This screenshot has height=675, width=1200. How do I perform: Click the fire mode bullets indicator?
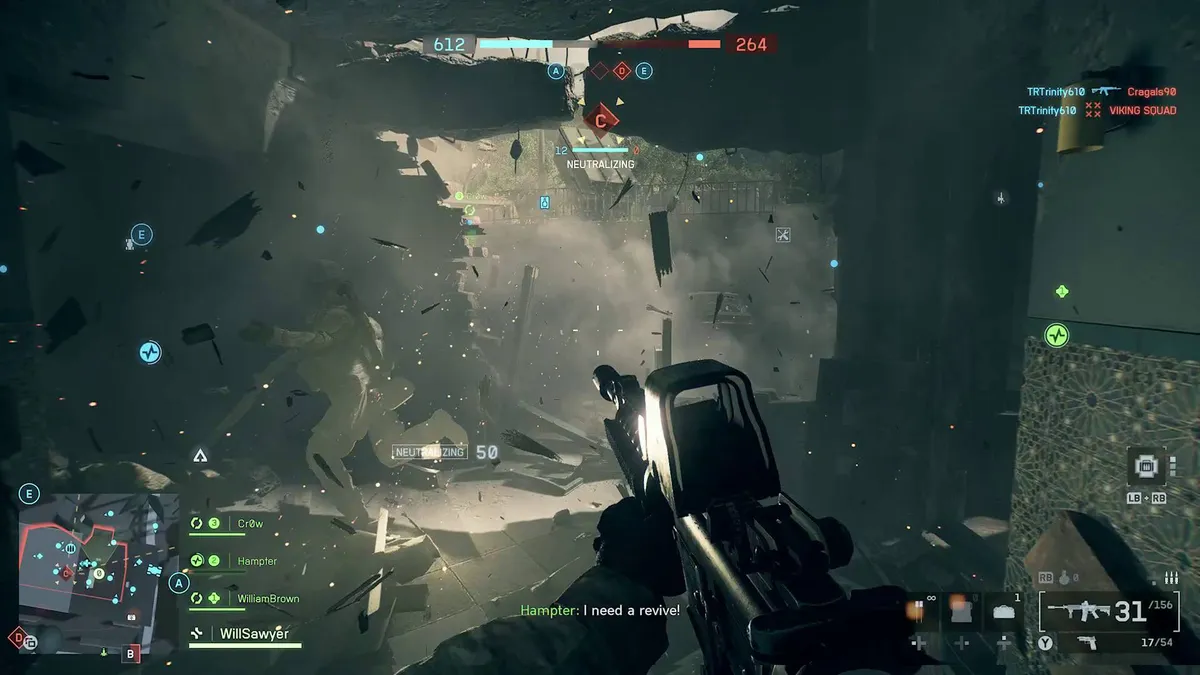(1171, 578)
